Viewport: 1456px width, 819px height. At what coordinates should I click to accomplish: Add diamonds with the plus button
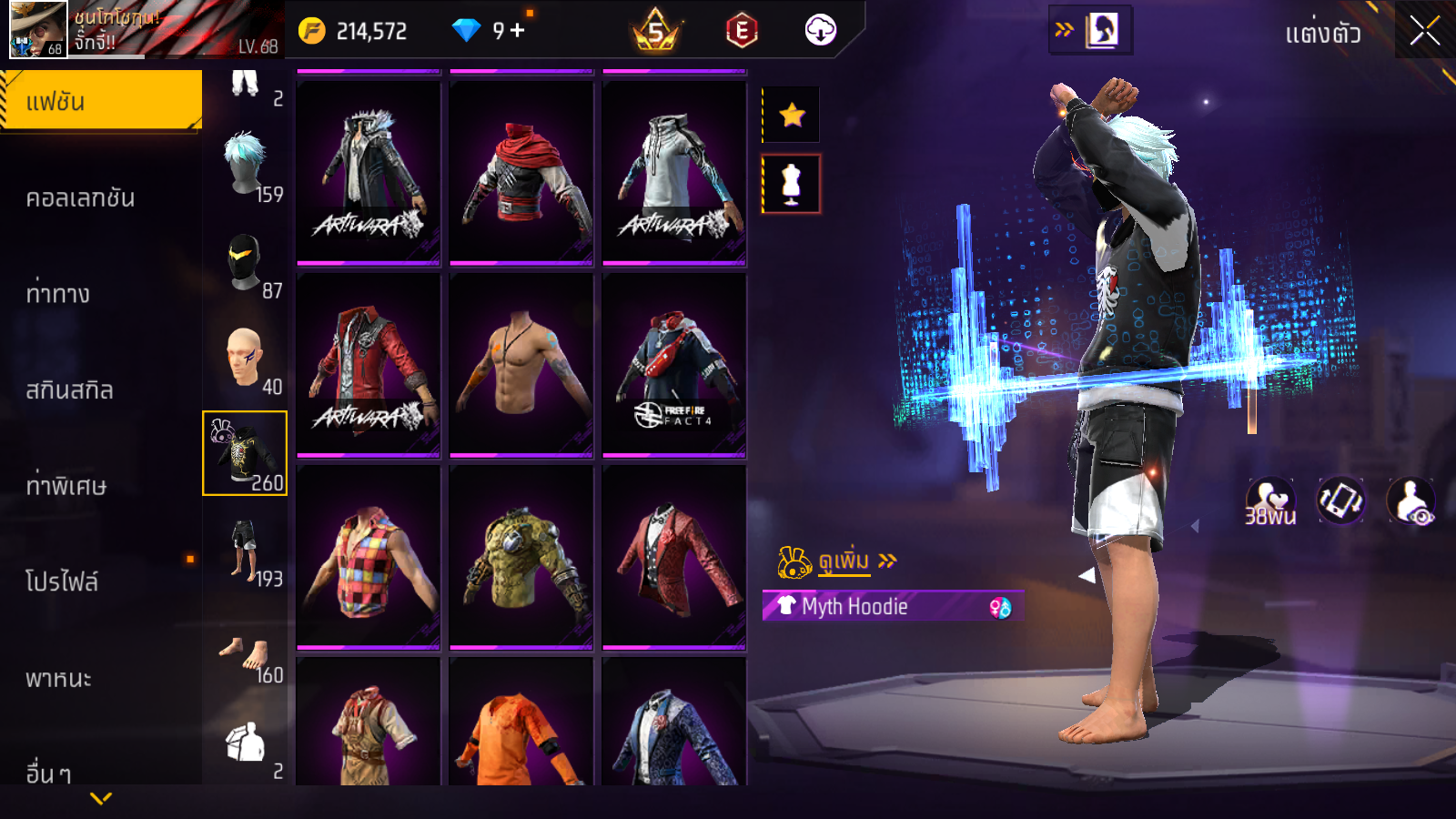coord(518,31)
